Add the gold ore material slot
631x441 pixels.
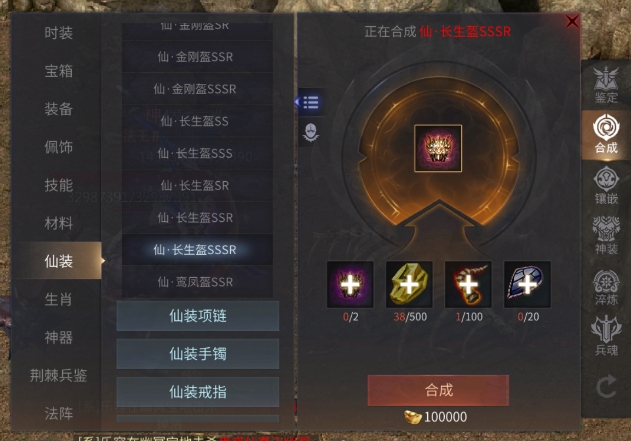click(x=409, y=284)
